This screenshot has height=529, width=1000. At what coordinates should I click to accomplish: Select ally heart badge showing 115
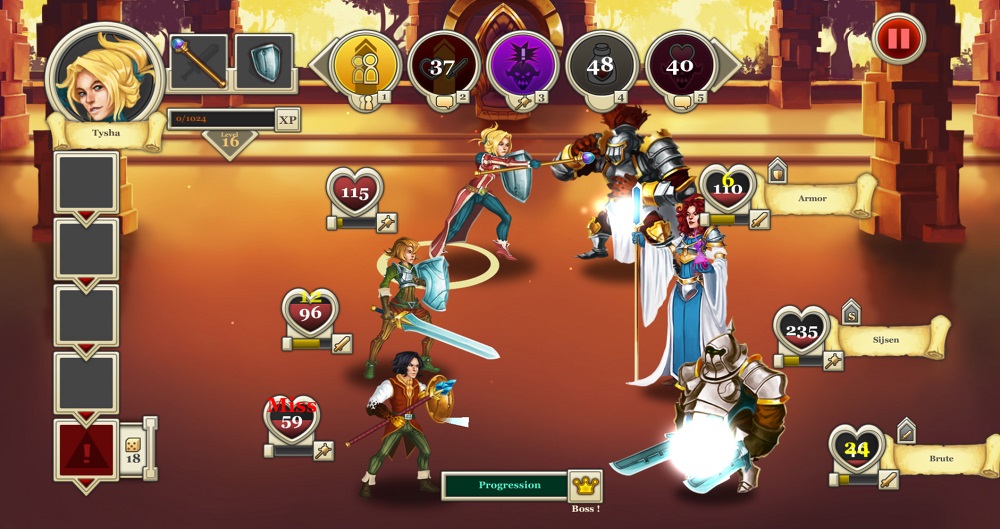click(x=355, y=192)
